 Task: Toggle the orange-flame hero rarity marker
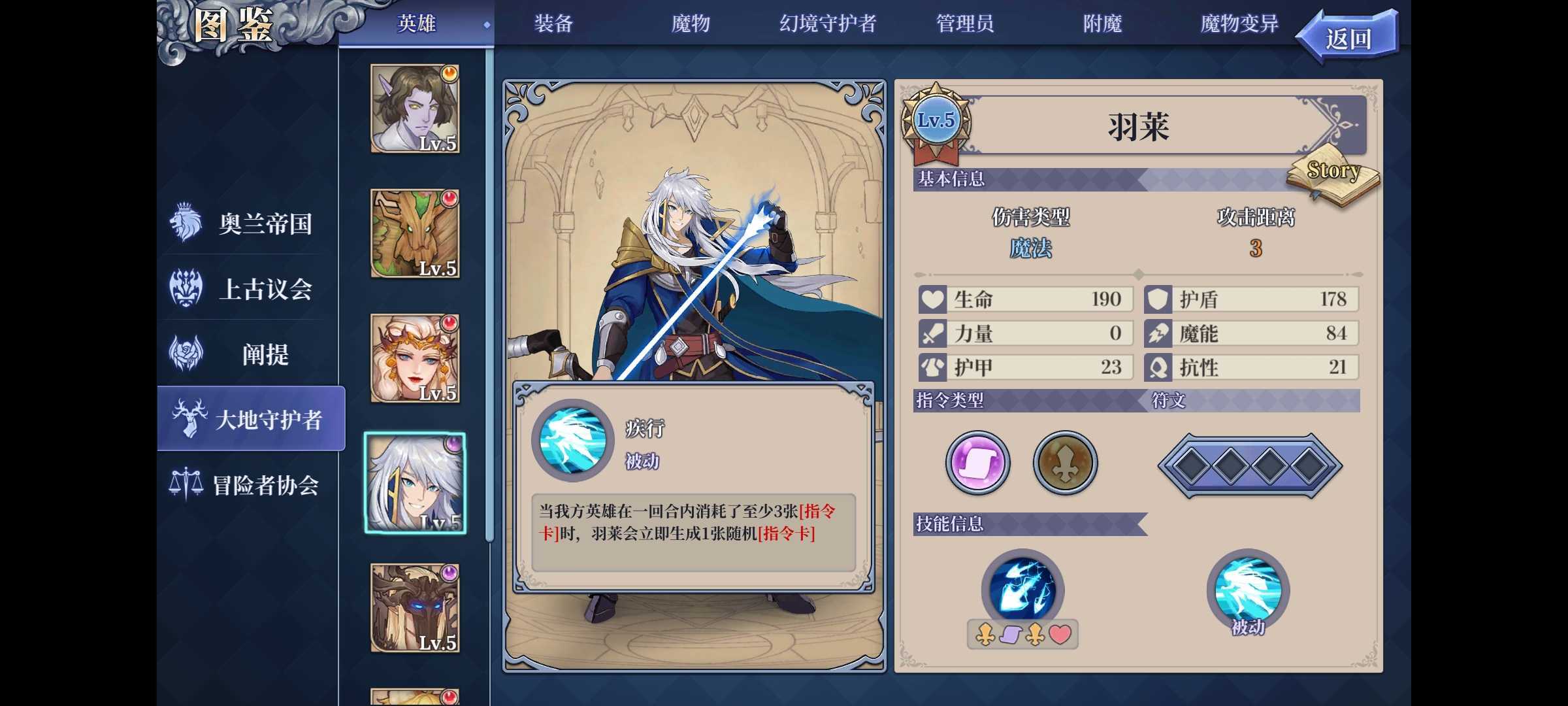tap(449, 74)
